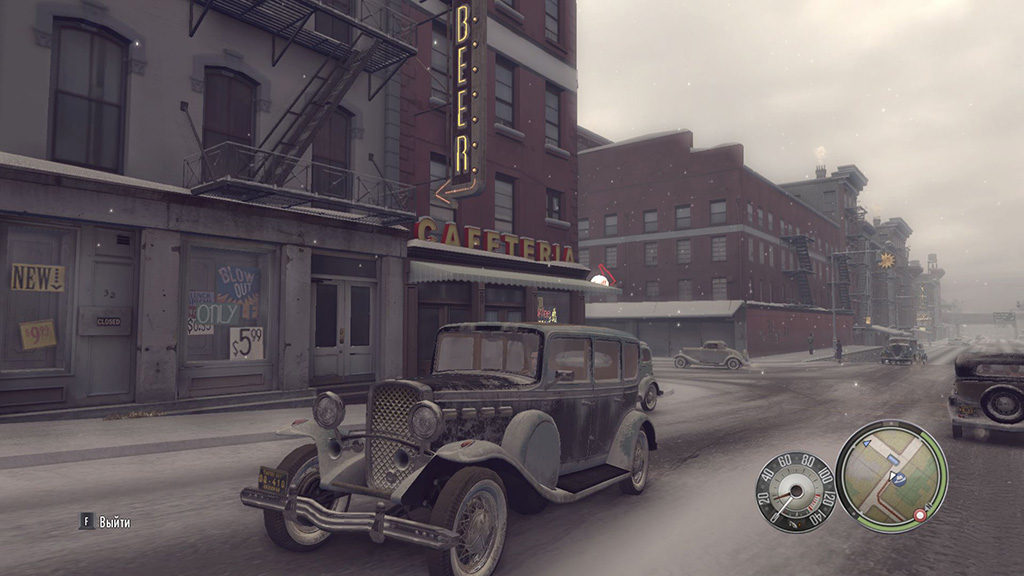Select the red objective marker on the minimap rim

pos(920,515)
